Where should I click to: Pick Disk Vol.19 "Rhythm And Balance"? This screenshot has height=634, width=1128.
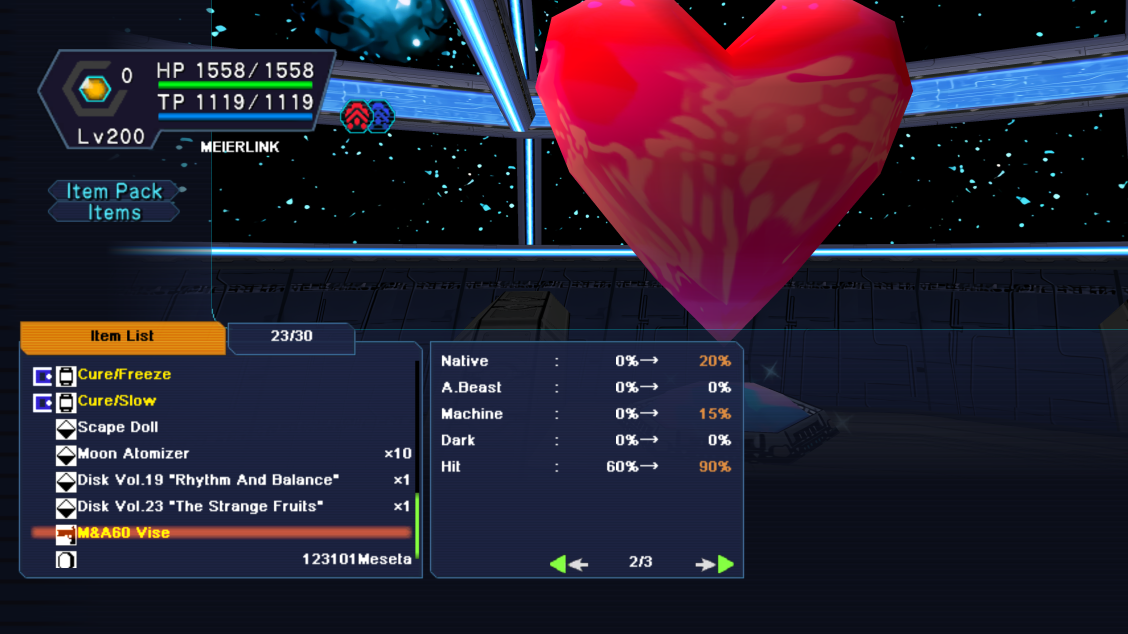pos(208,480)
